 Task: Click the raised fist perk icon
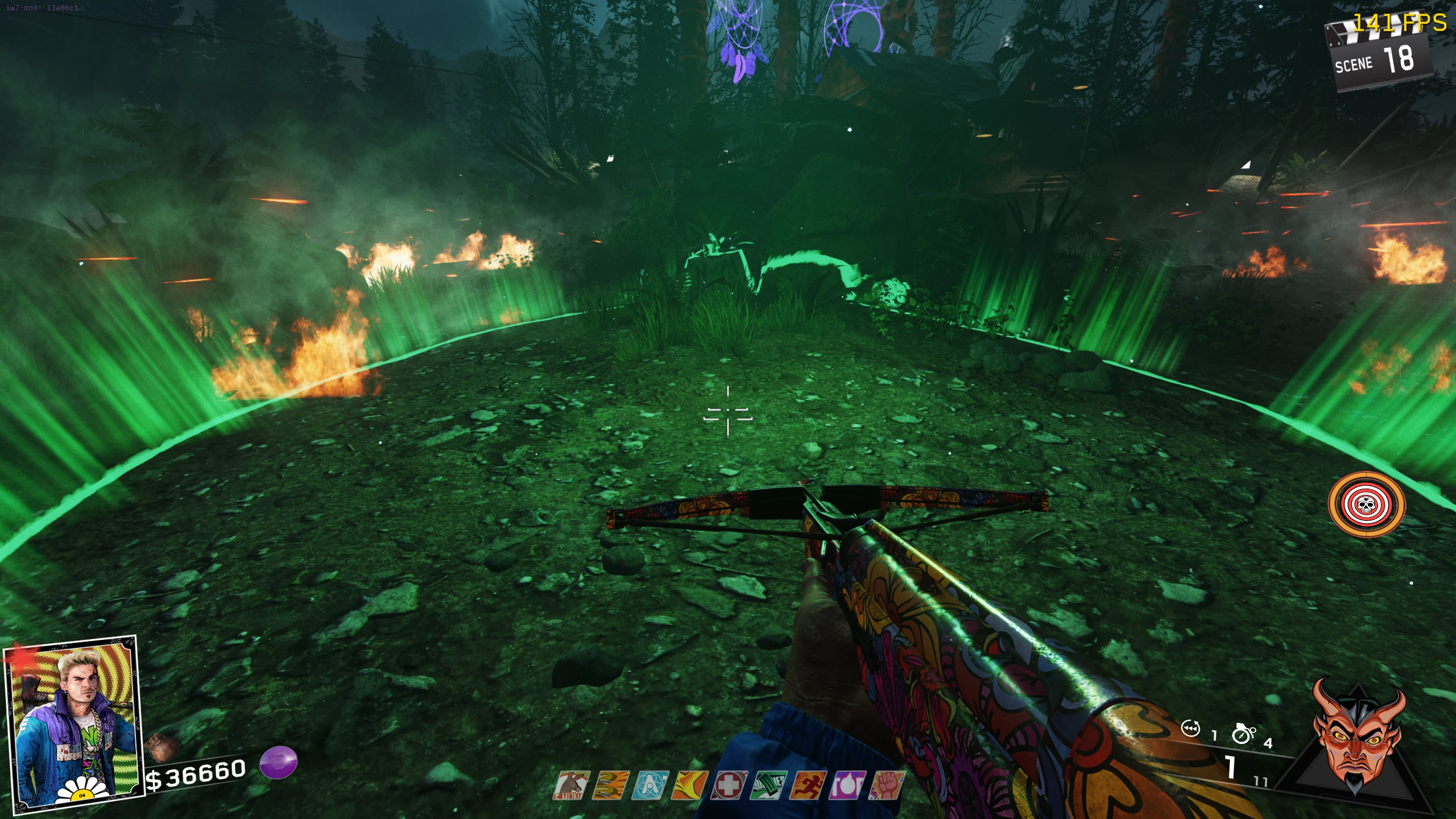tap(886, 786)
